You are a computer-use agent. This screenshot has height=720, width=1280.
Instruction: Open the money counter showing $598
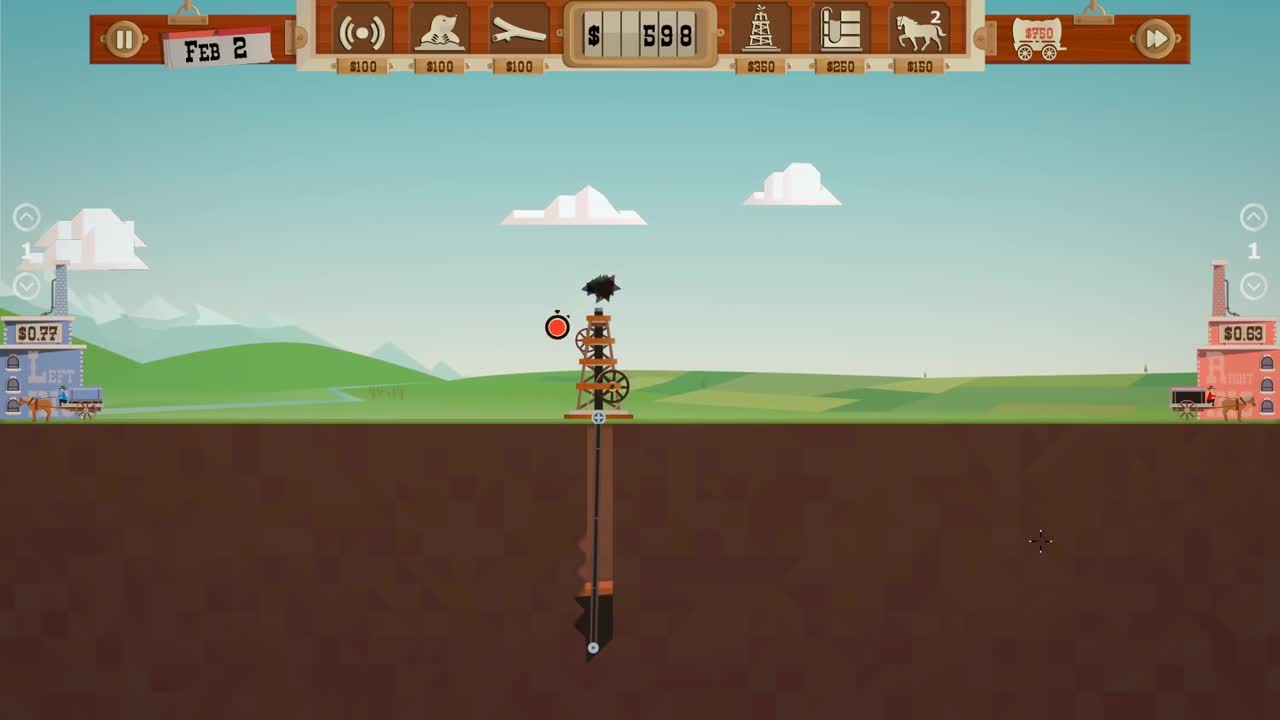point(641,33)
